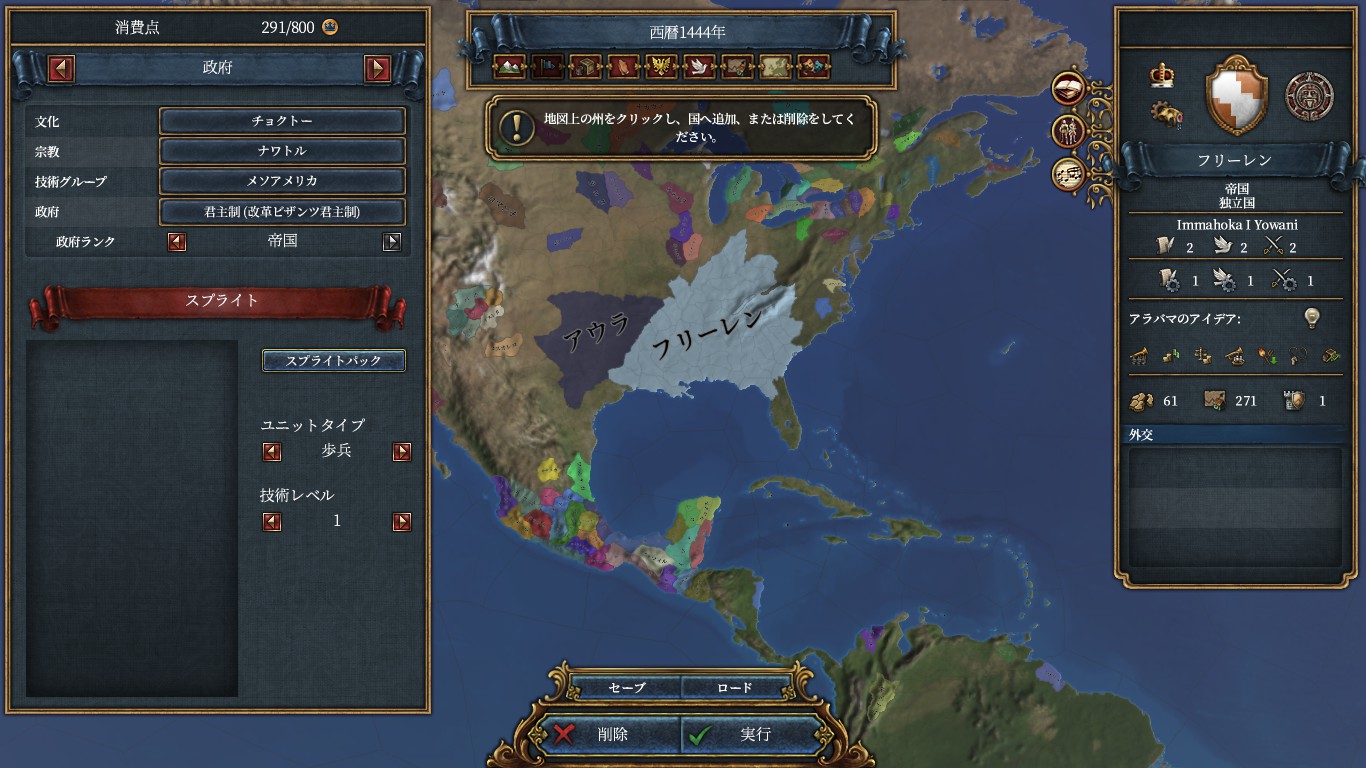Edit the orange-white nation shield flag

click(1236, 96)
